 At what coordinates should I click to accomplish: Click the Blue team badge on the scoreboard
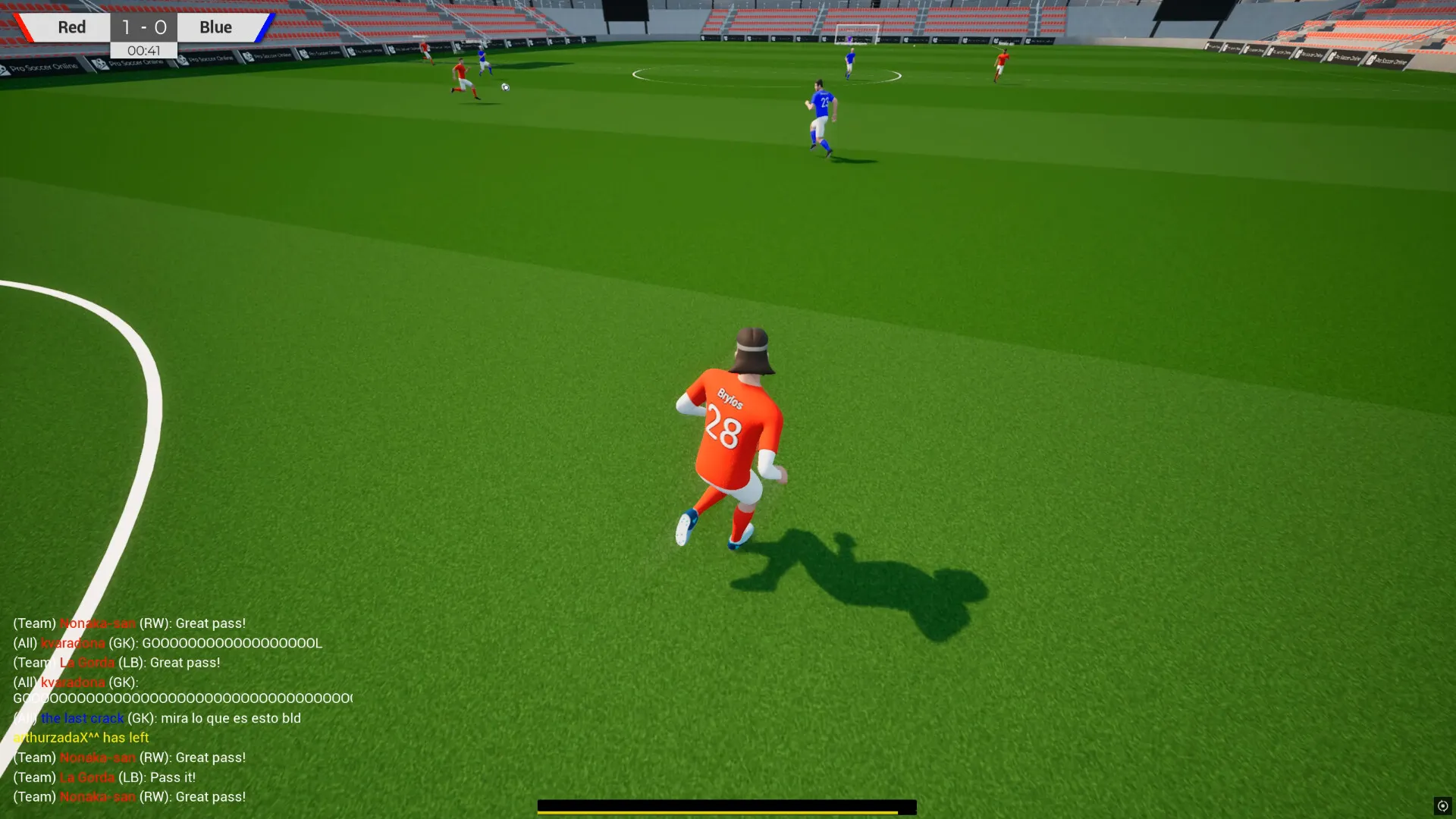click(x=215, y=27)
